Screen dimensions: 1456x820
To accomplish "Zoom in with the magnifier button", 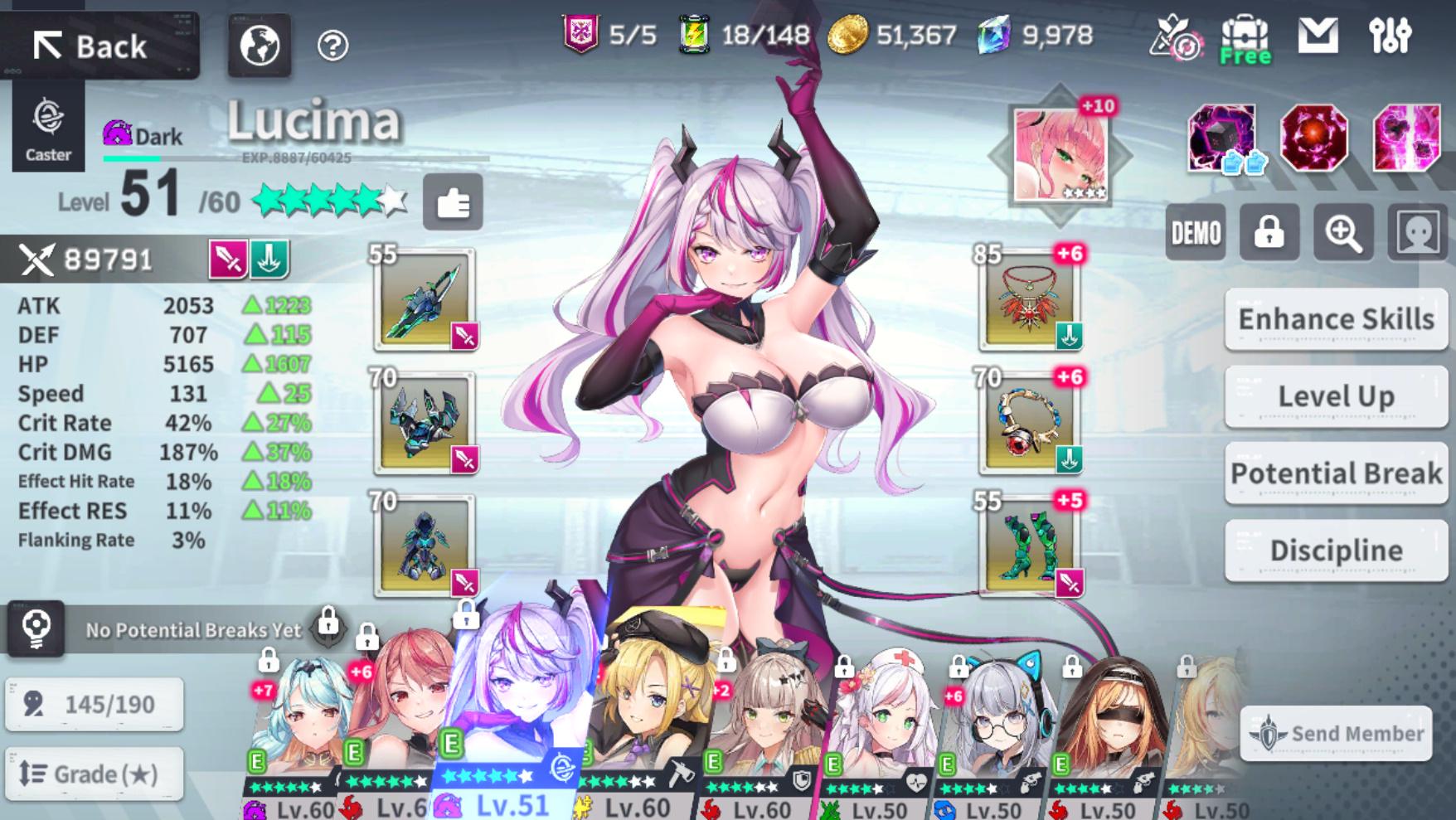I will click(x=1342, y=233).
